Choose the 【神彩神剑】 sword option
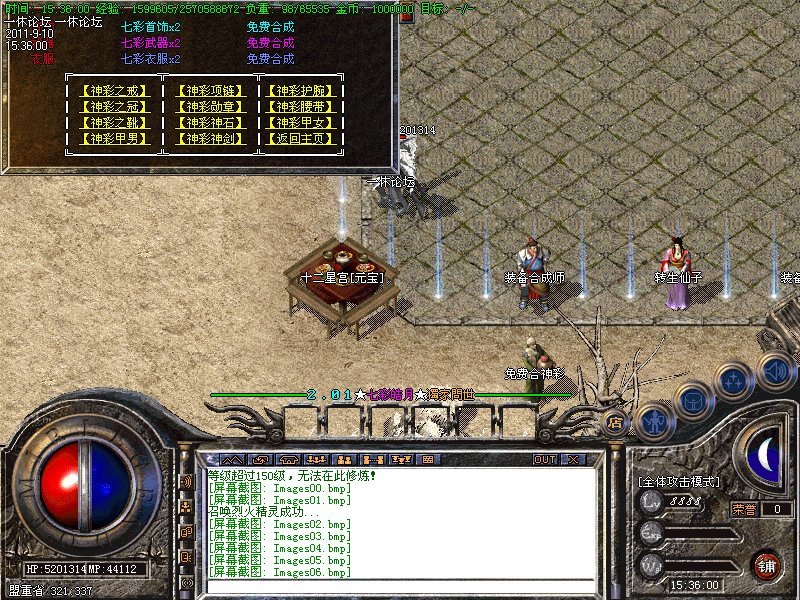The height and width of the screenshot is (600, 800). tap(211, 139)
